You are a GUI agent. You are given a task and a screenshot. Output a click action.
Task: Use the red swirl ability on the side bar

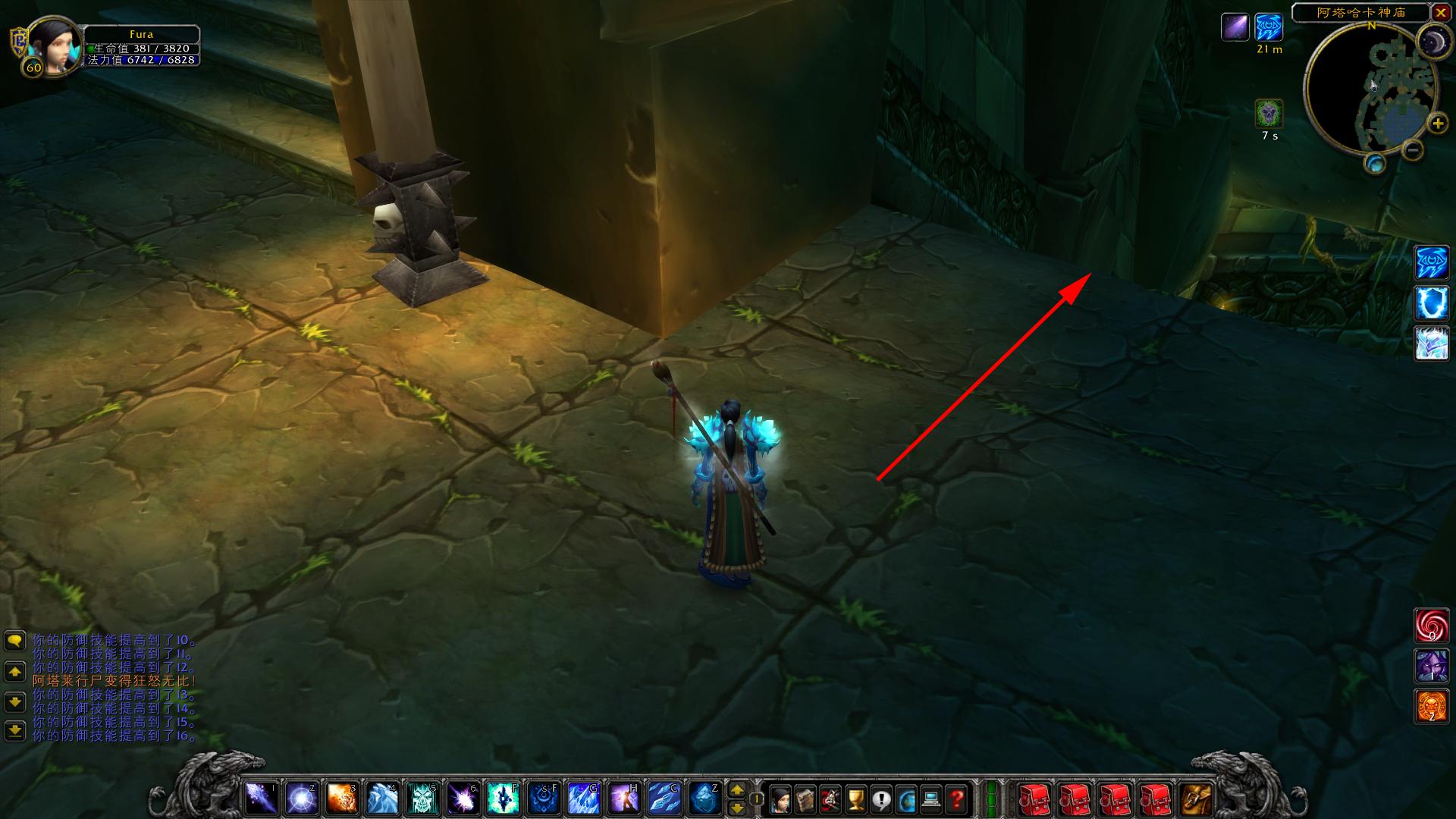(1432, 625)
